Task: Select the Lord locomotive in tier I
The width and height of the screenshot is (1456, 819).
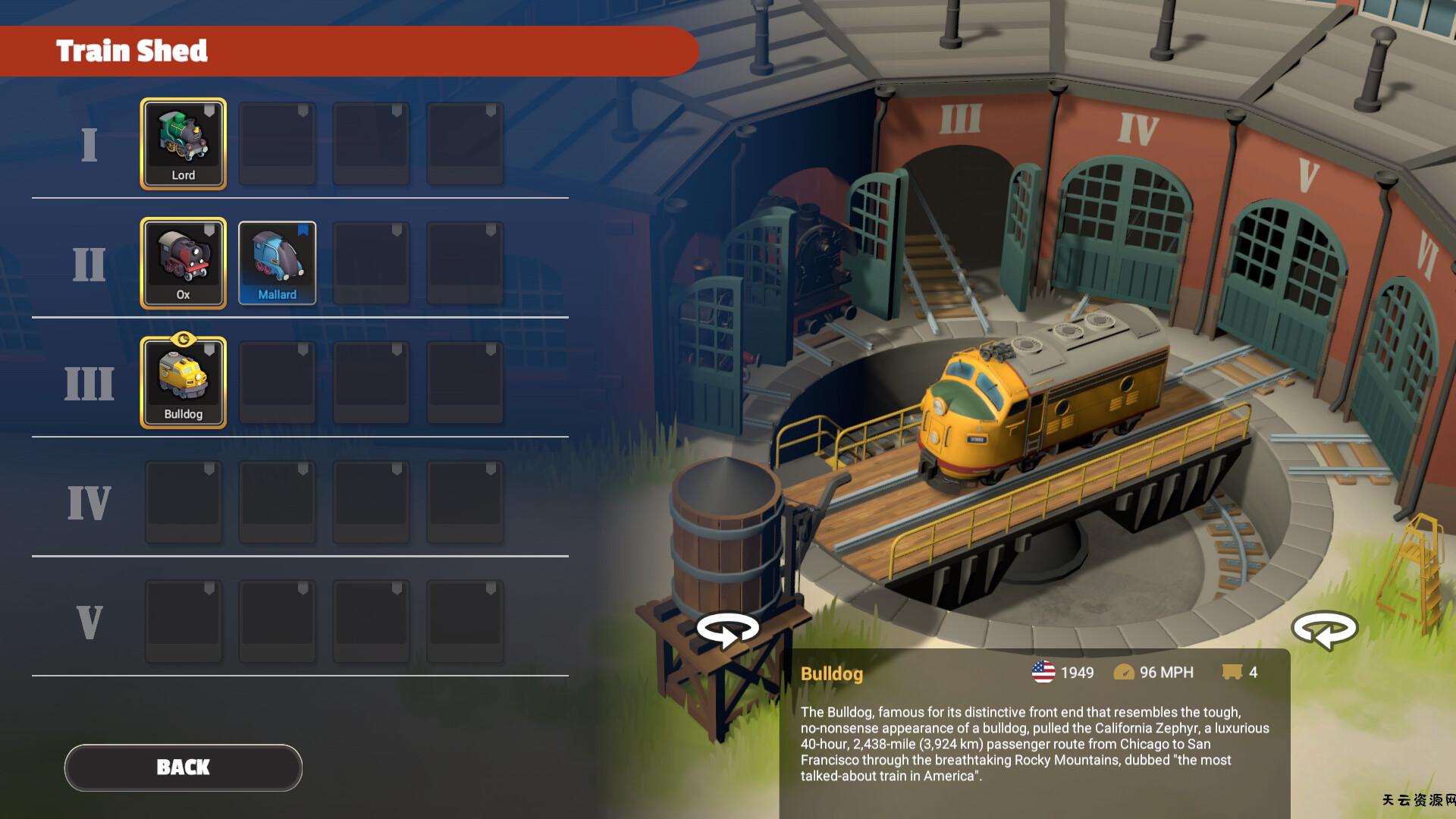Action: [184, 144]
